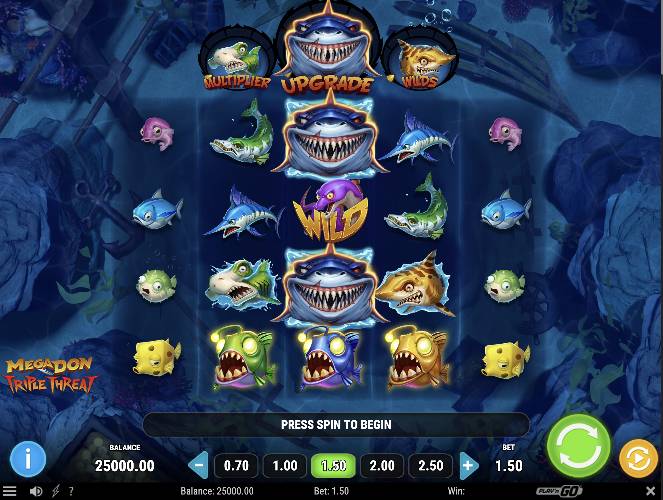Start autoplay with the orange button
663x500 pixels.
[638, 458]
